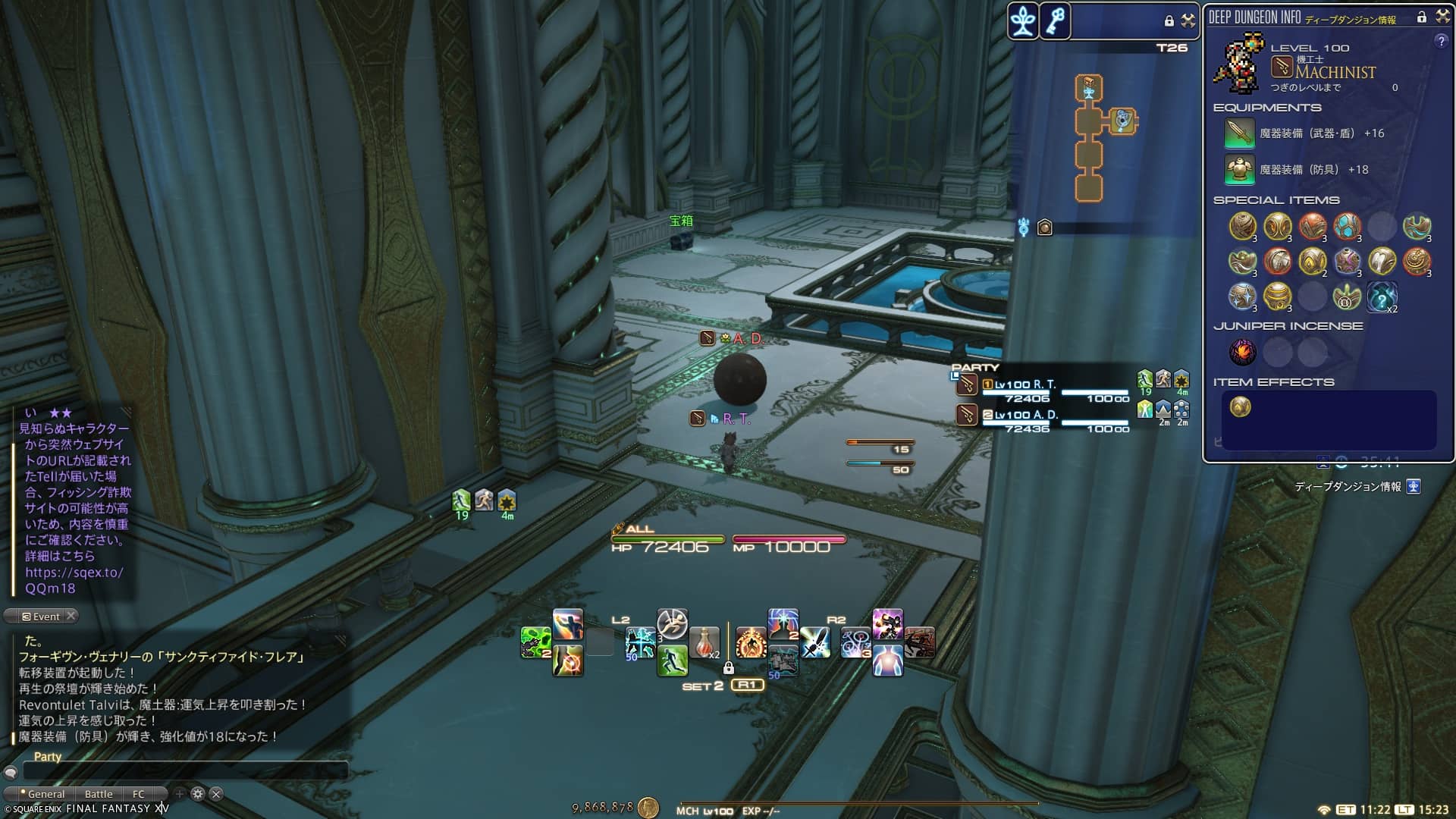Viewport: 1456px width, 819px height.
Task: Use the glowing white body heal ability
Action: 887,661
